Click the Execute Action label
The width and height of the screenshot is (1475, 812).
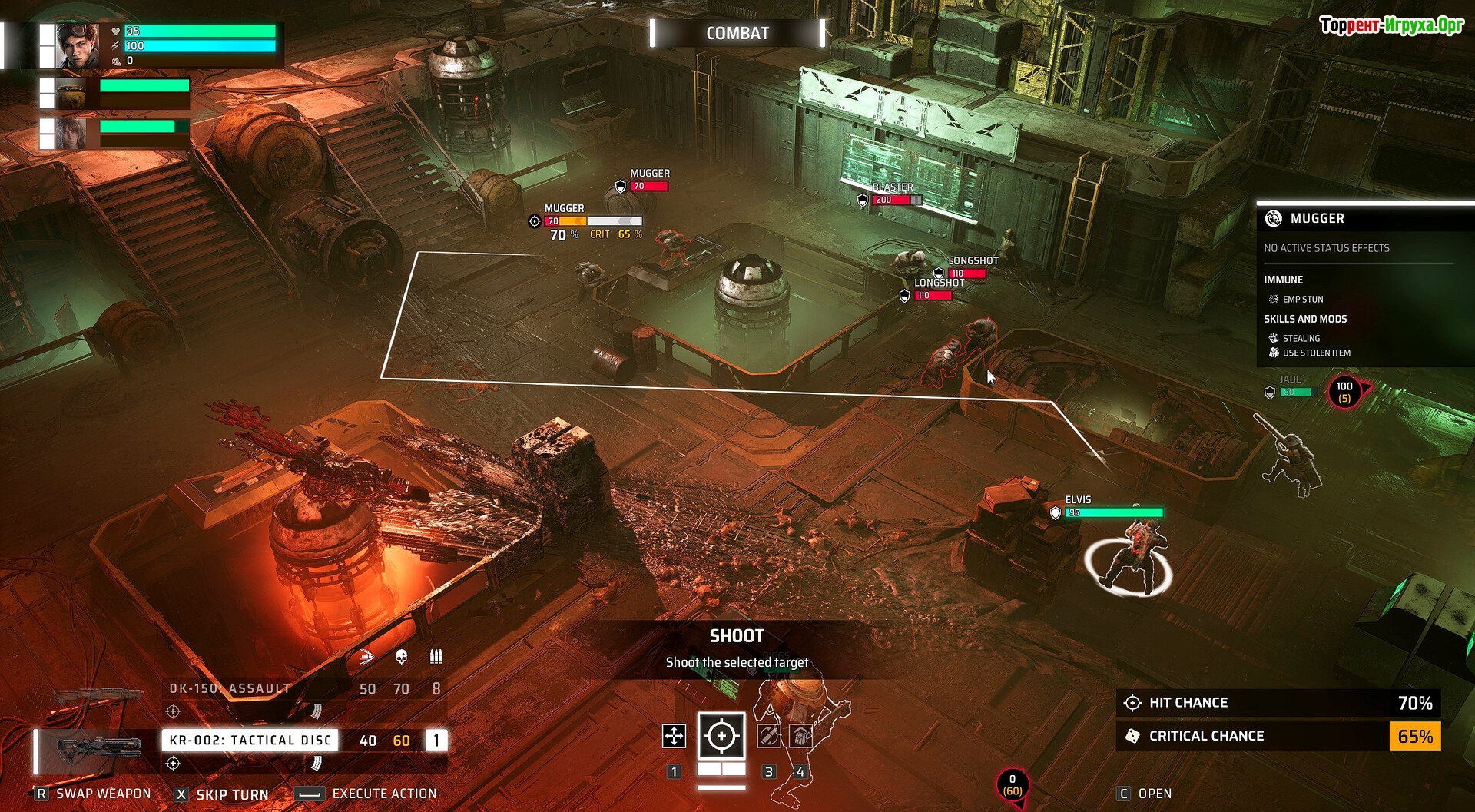pyautogui.click(x=384, y=794)
